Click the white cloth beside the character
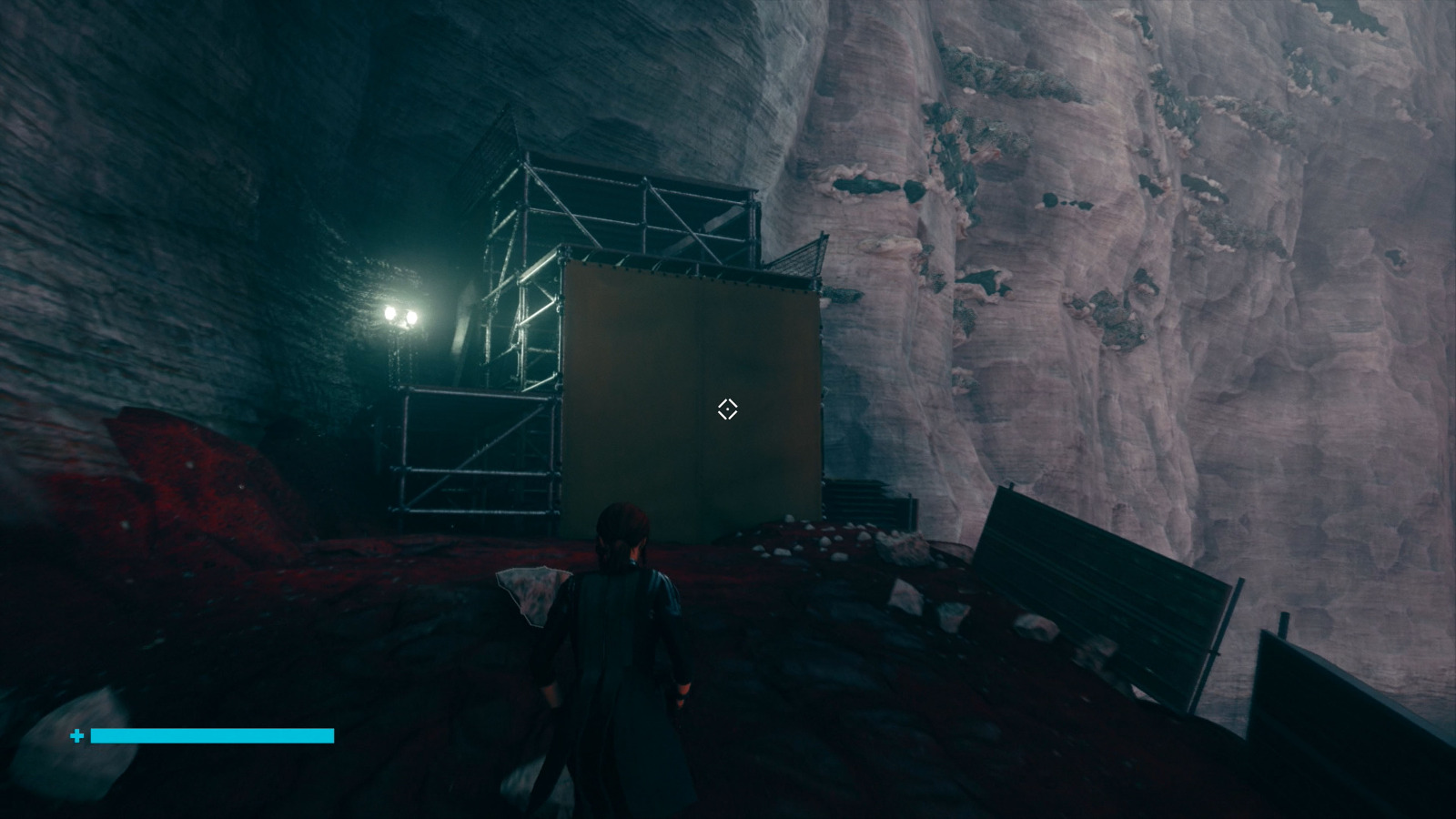 [531, 591]
